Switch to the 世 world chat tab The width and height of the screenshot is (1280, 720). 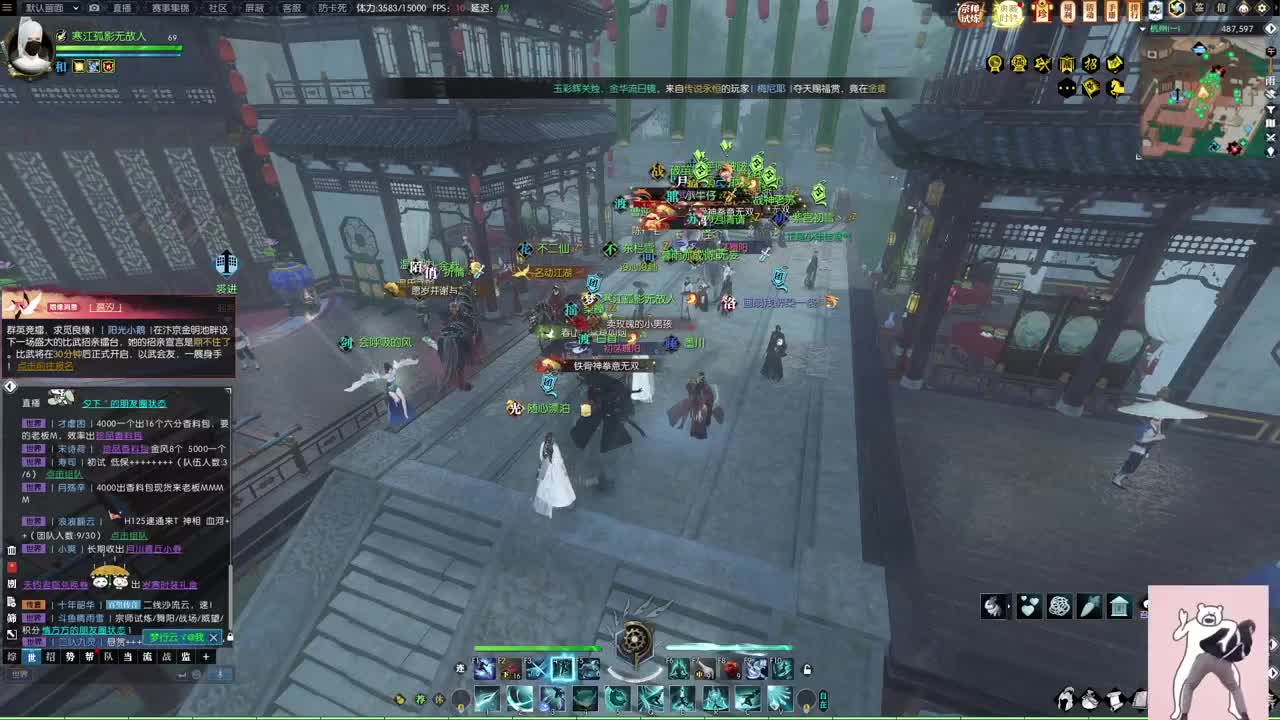(x=32, y=657)
